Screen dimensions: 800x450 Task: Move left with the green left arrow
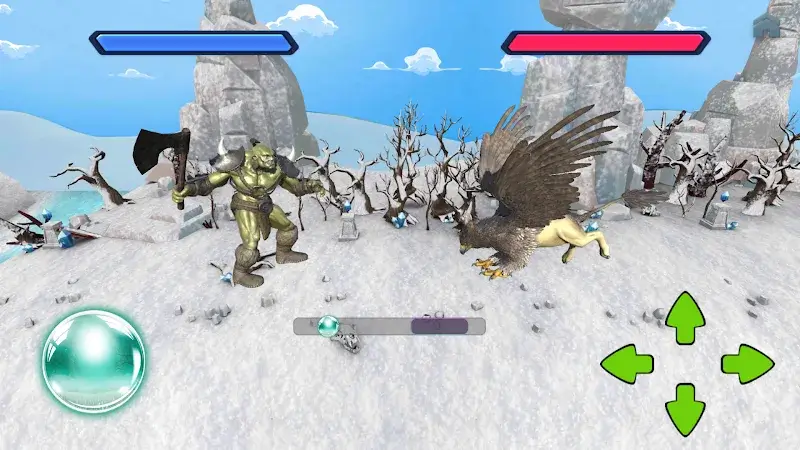coord(628,363)
